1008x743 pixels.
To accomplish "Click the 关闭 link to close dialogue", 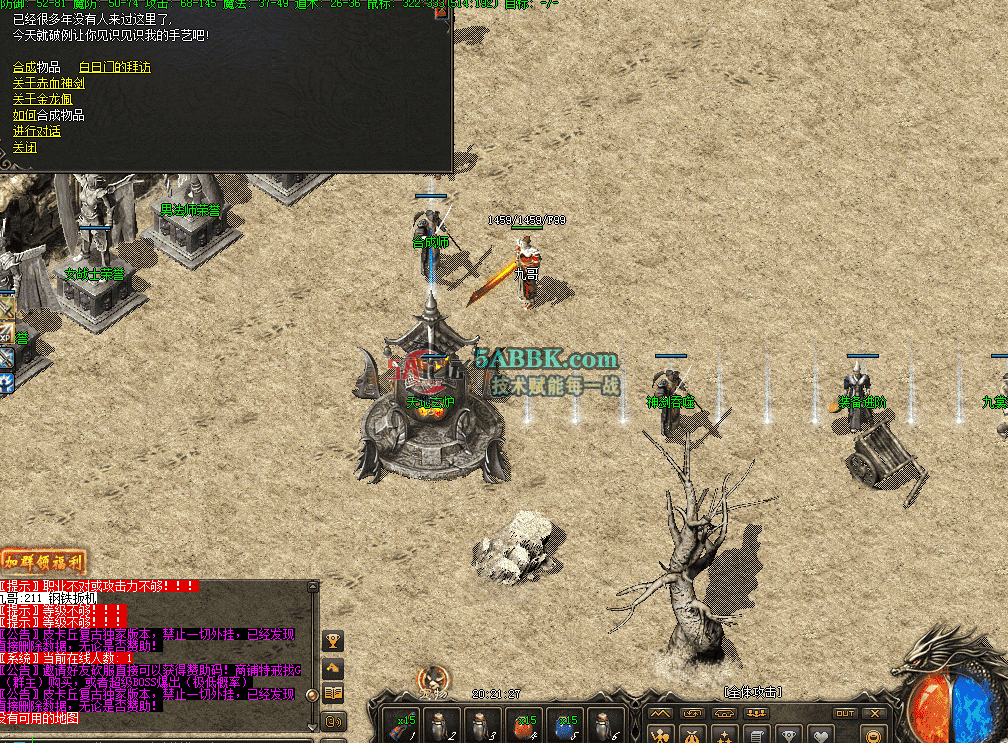I will click(x=25, y=147).
